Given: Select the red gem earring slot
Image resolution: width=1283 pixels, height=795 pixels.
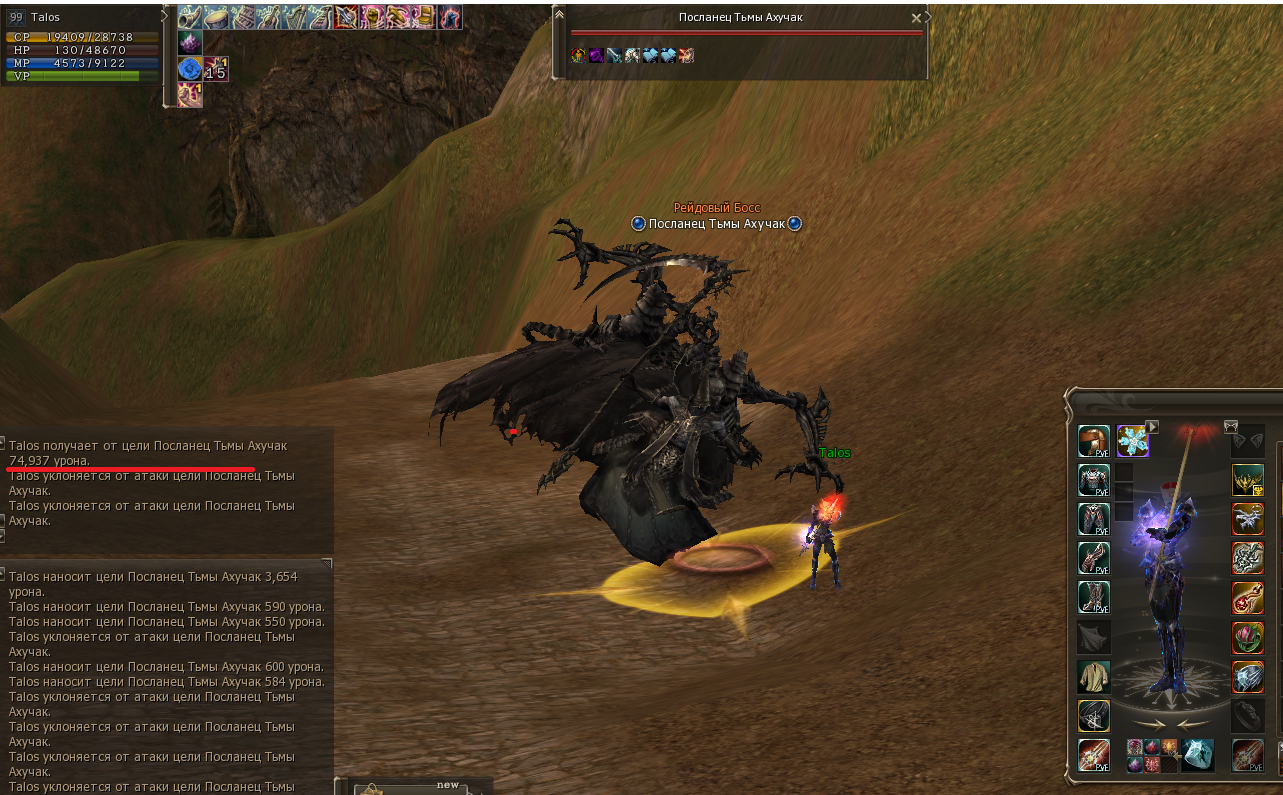Looking at the screenshot, I should [1247, 598].
